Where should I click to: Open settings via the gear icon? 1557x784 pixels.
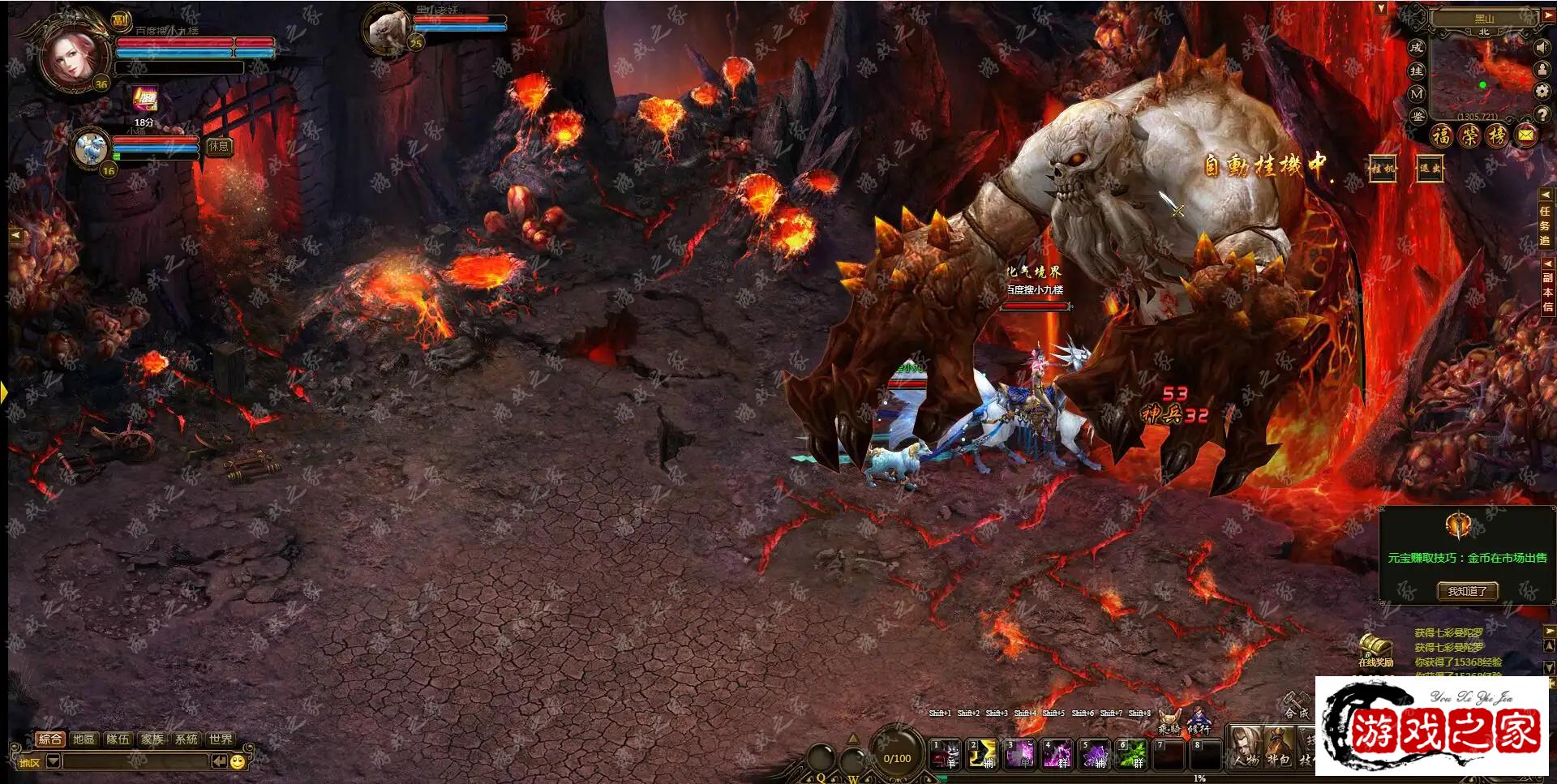[1542, 92]
